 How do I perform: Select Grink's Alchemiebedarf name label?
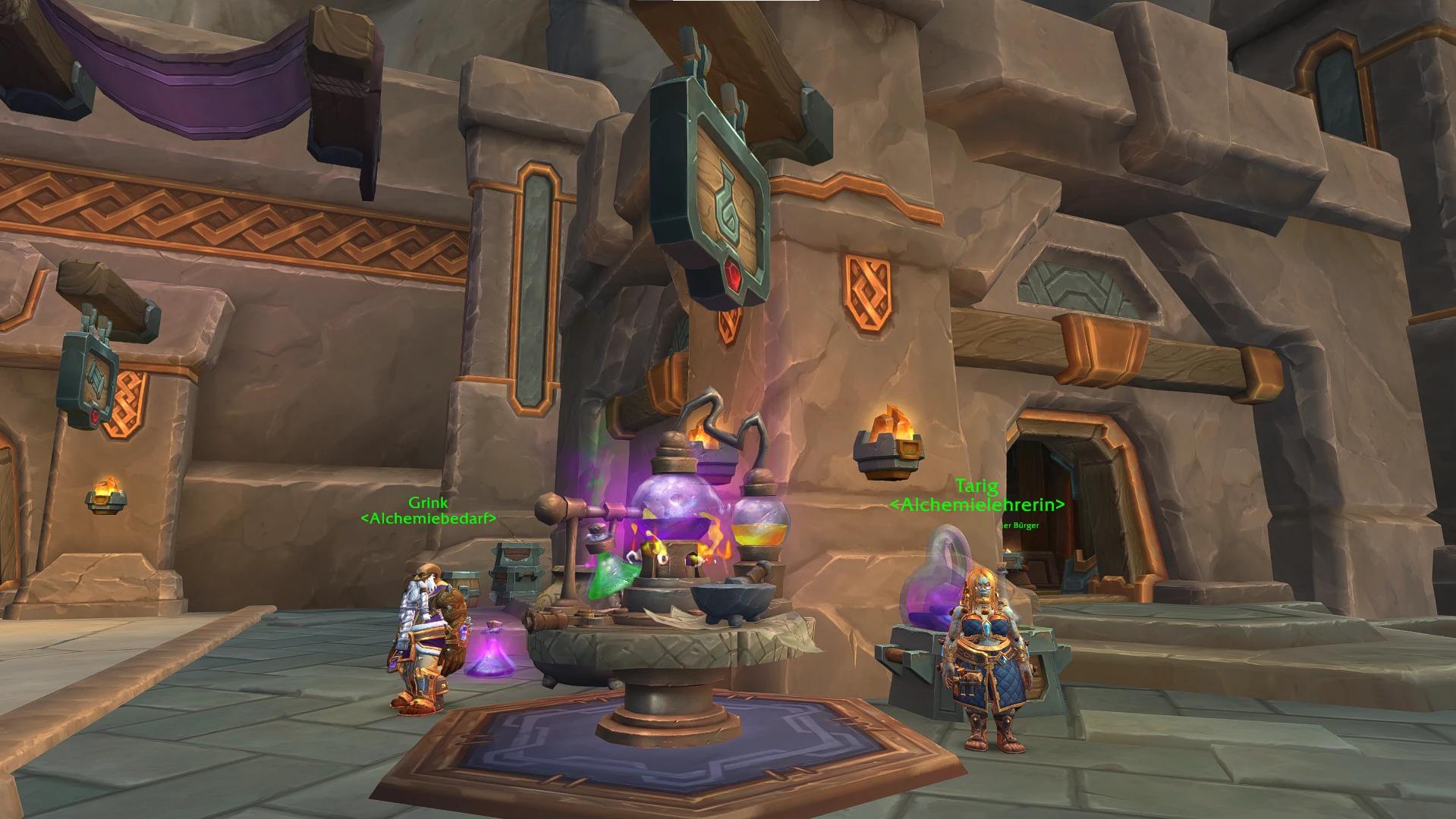coord(428,510)
